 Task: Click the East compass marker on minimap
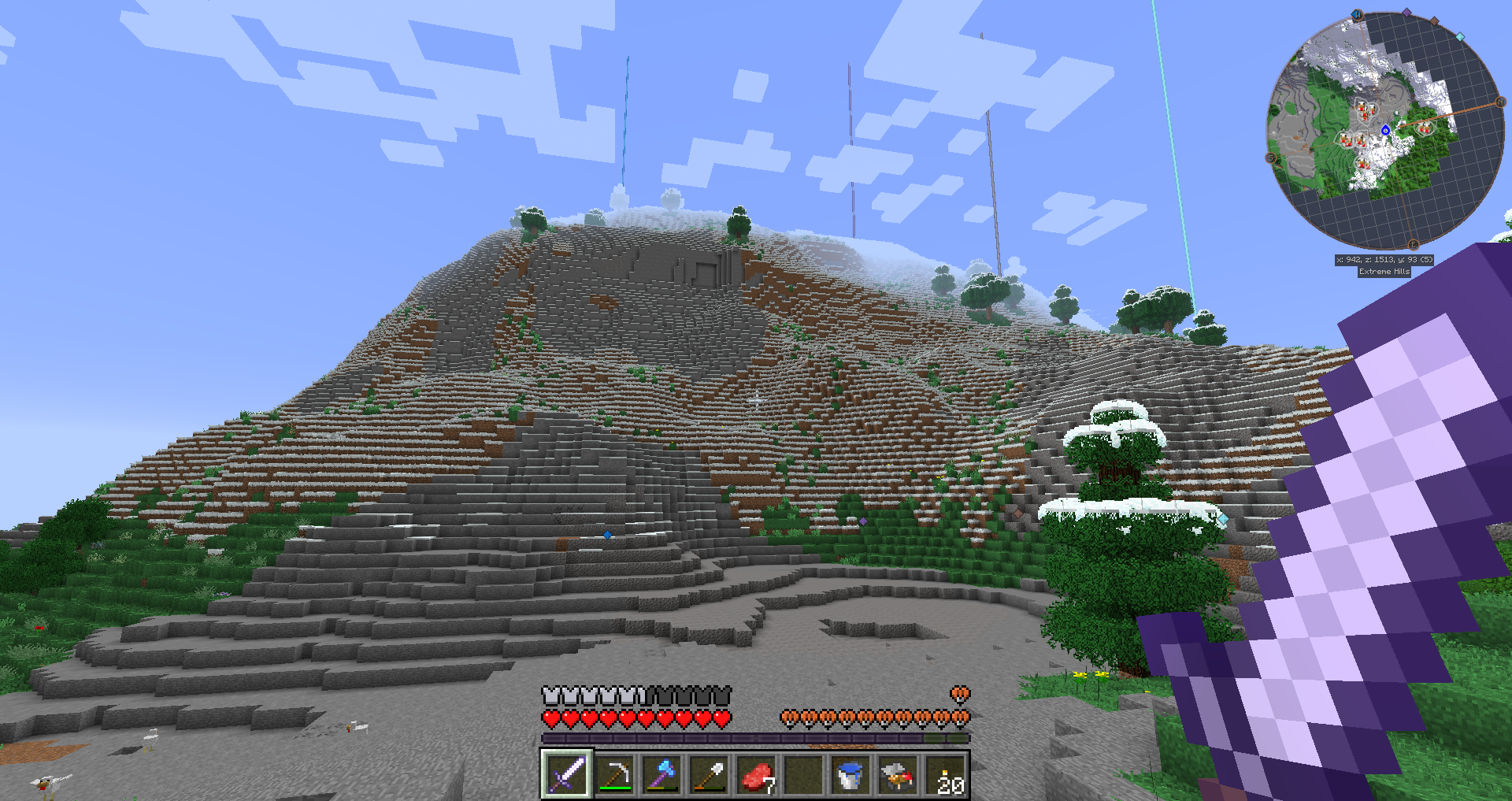click(x=1413, y=245)
